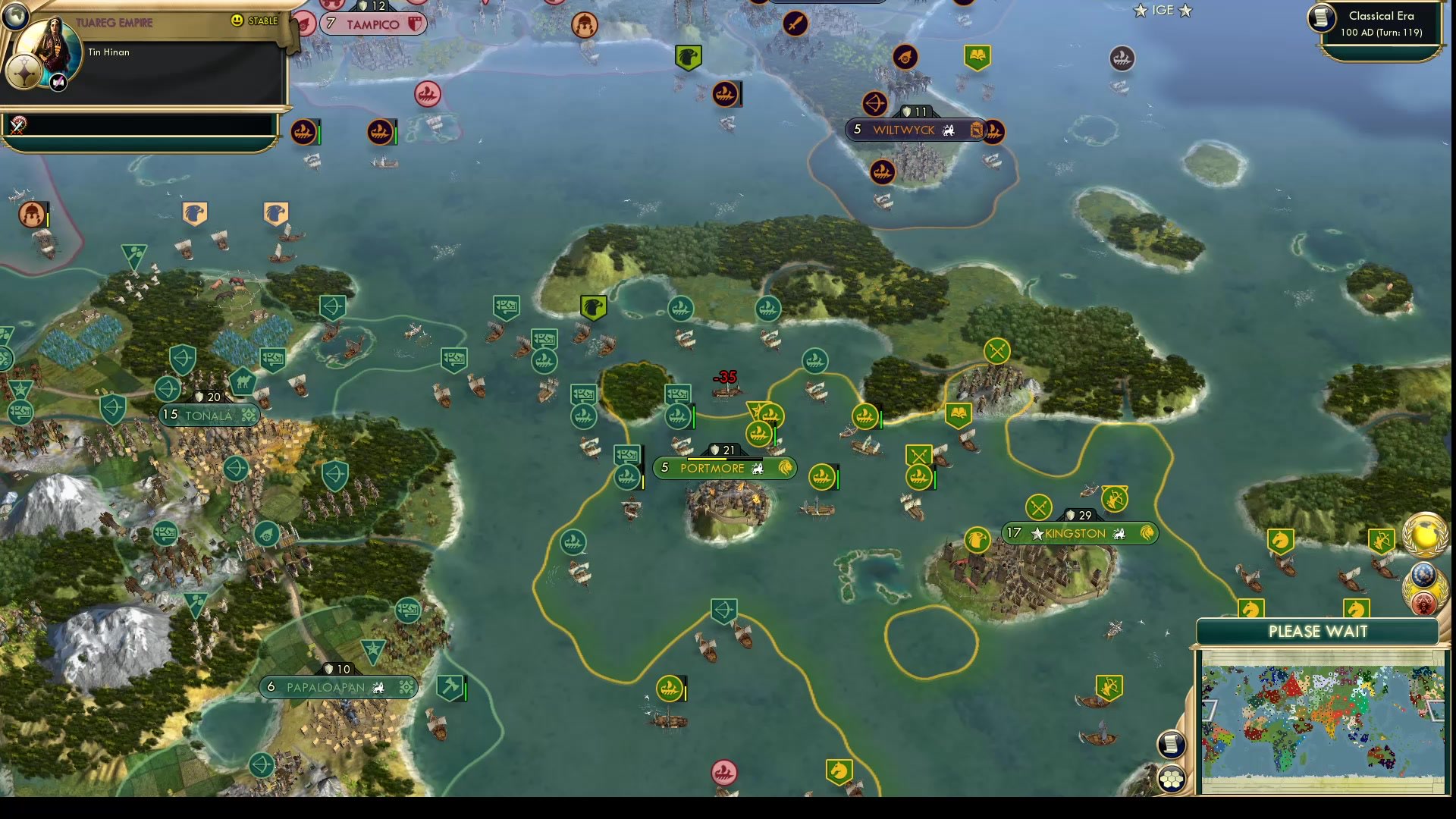Open the Wiltwyck city banner
This screenshot has height=819, width=1456.
(907, 130)
